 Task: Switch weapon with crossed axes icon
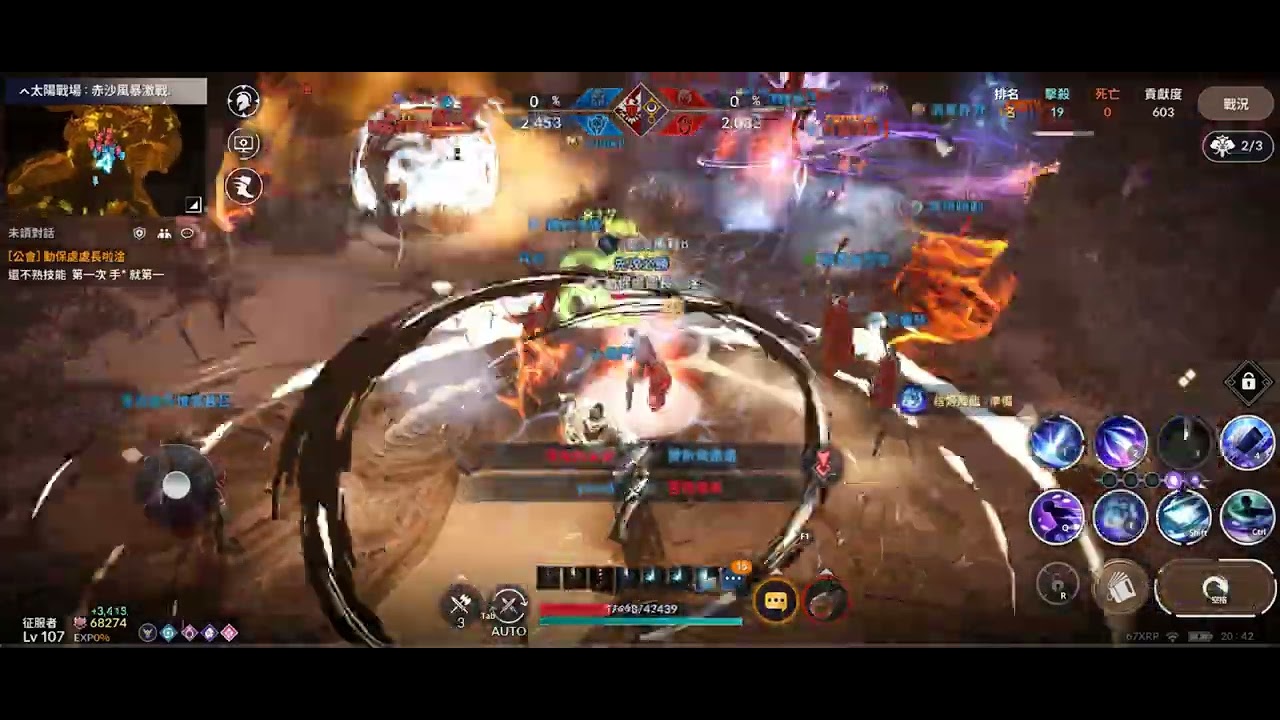point(460,605)
